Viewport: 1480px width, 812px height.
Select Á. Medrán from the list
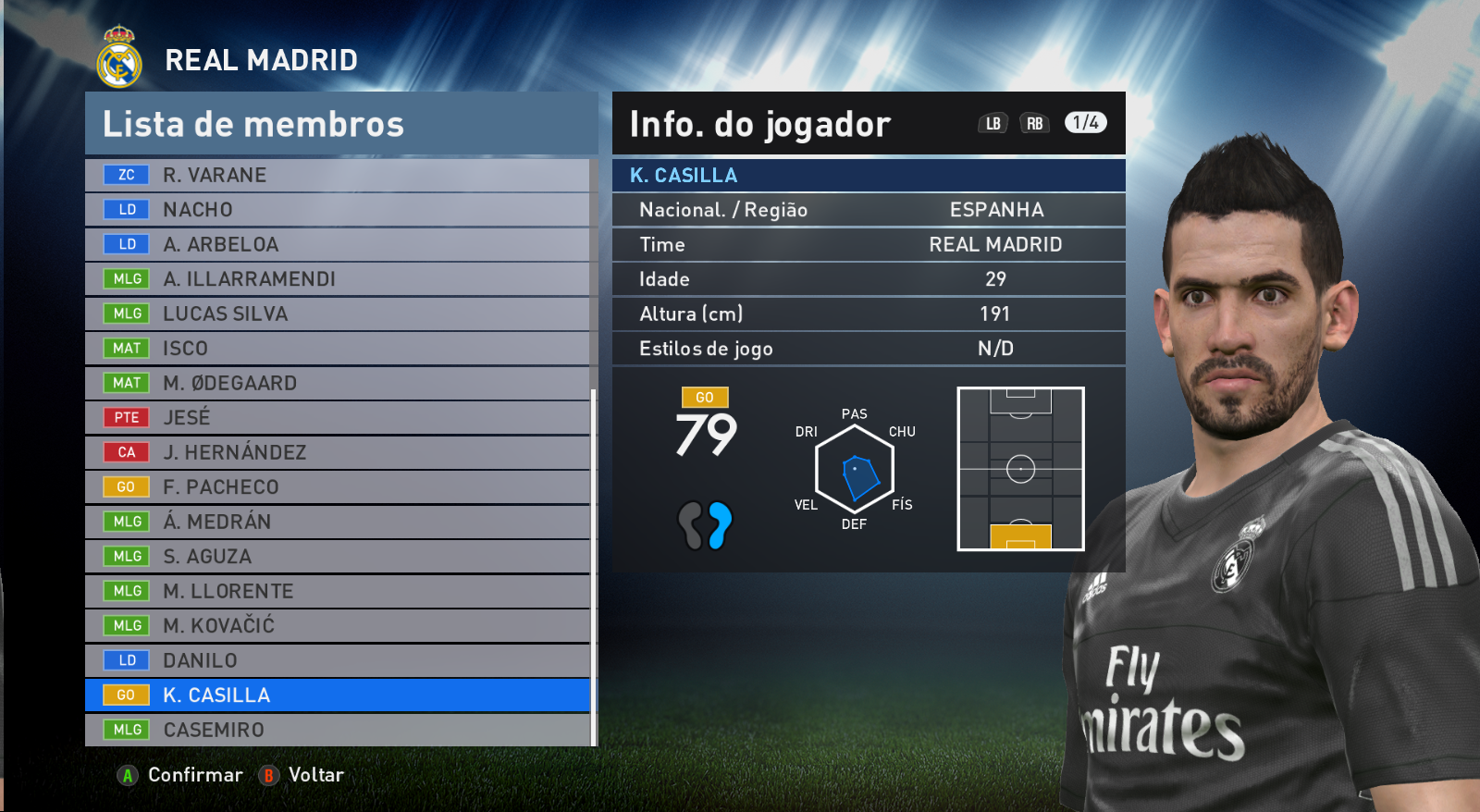coord(338,522)
